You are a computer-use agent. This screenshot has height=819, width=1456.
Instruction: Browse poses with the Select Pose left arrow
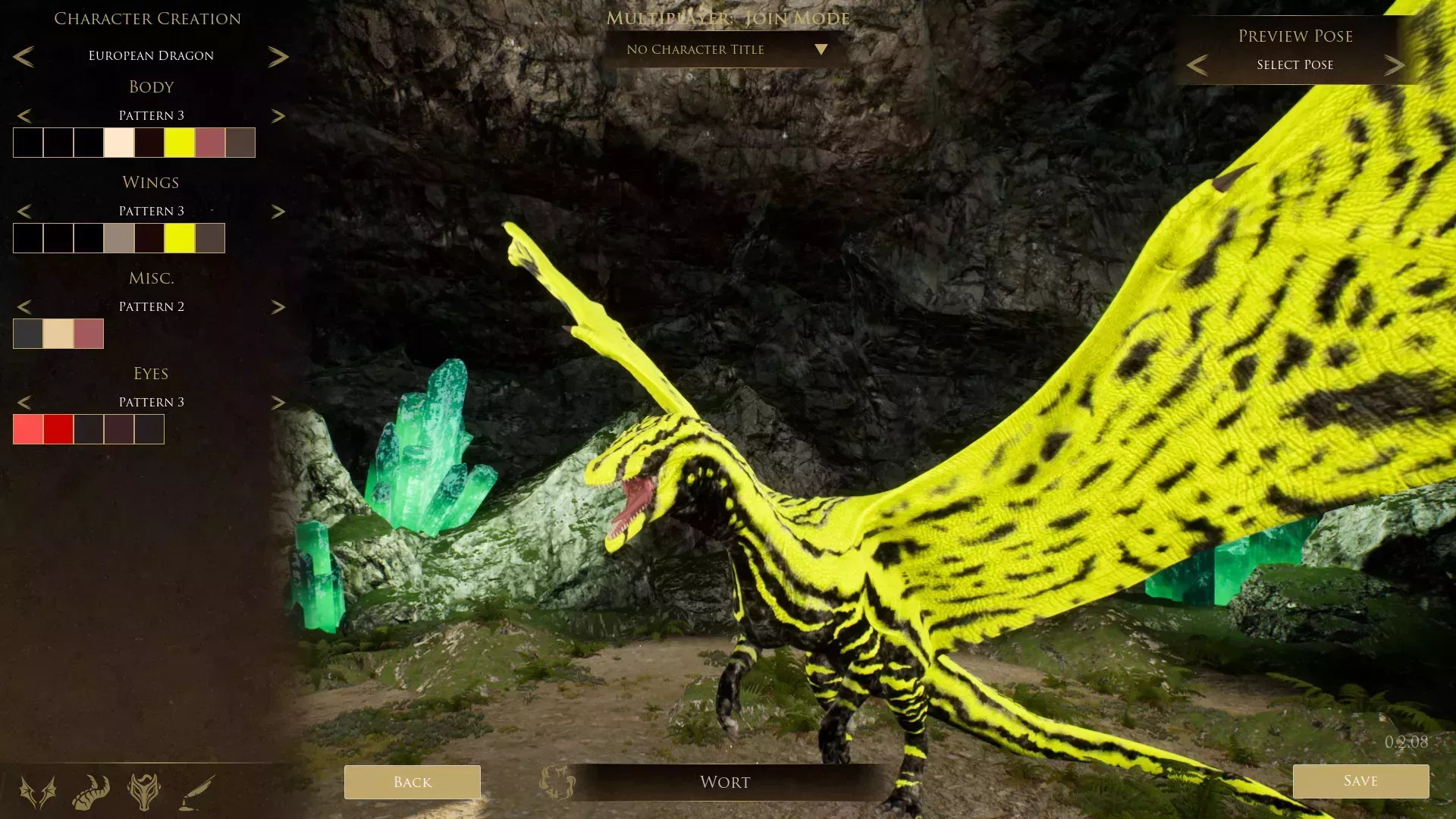click(1197, 64)
